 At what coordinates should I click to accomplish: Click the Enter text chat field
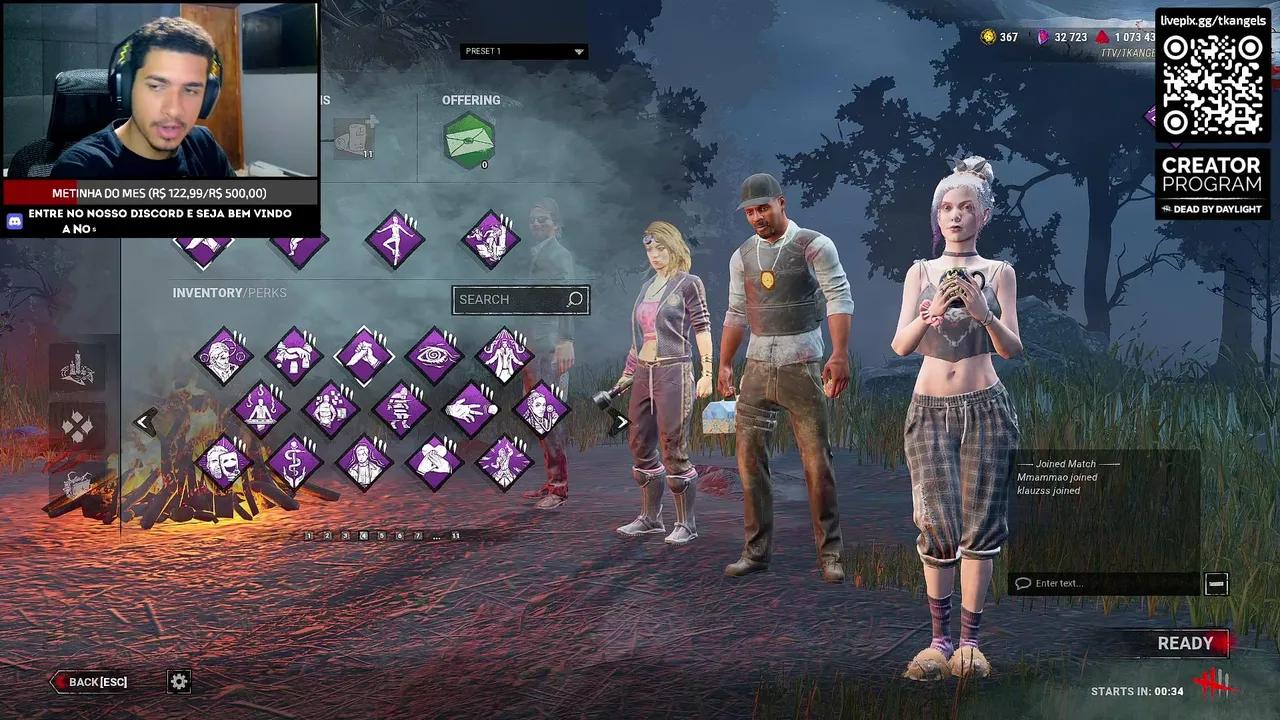1100,583
